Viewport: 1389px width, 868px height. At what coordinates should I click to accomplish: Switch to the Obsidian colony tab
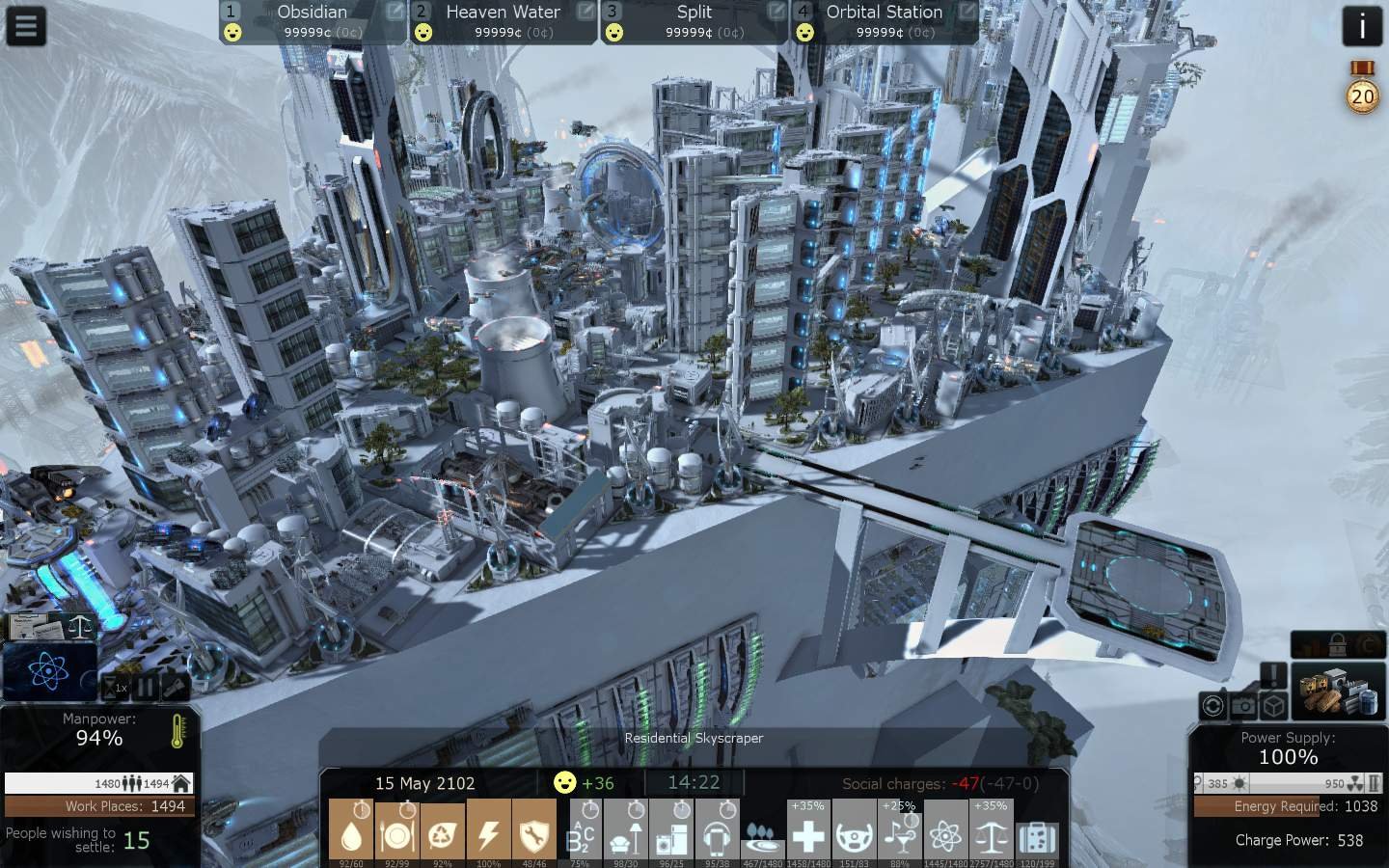[x=312, y=21]
